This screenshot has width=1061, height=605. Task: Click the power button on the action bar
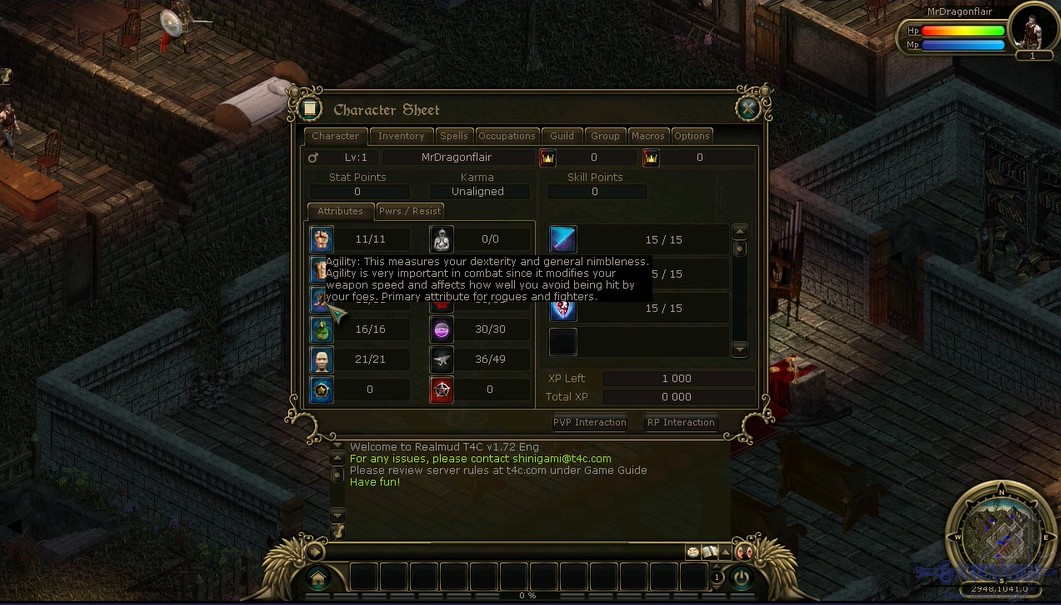pos(741,577)
